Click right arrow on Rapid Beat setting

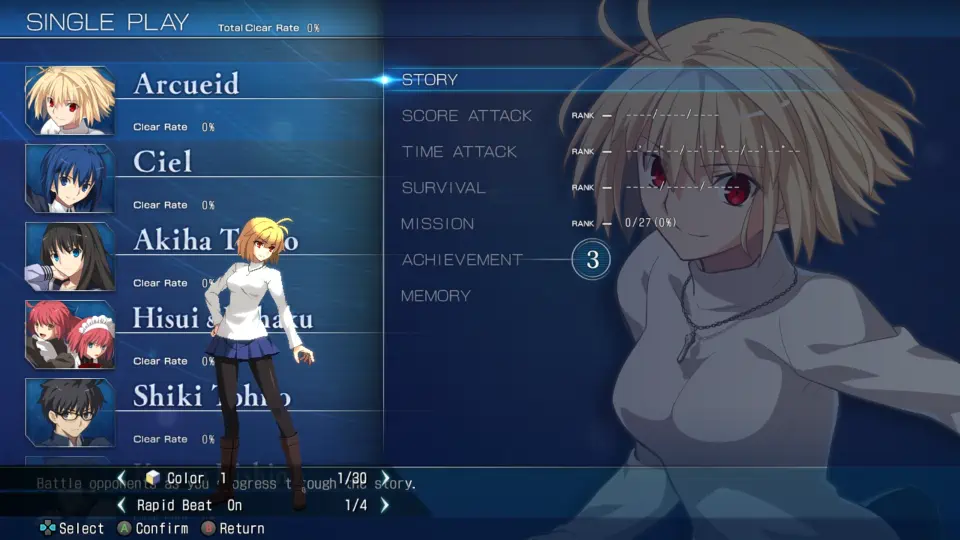385,505
